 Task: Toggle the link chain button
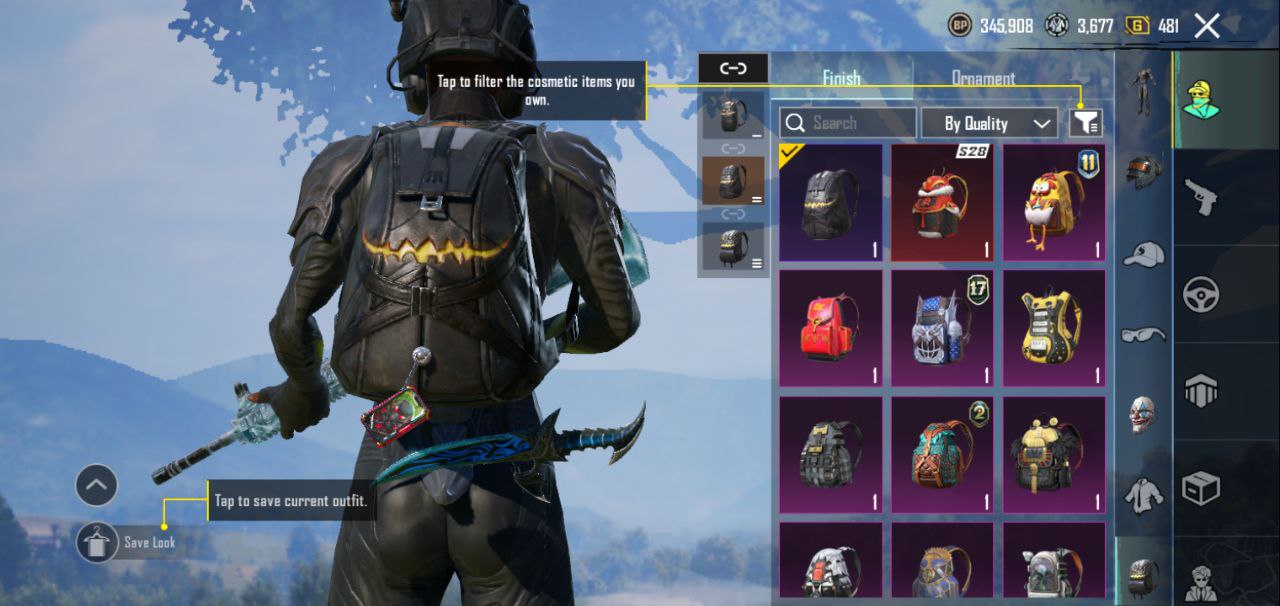[733, 68]
